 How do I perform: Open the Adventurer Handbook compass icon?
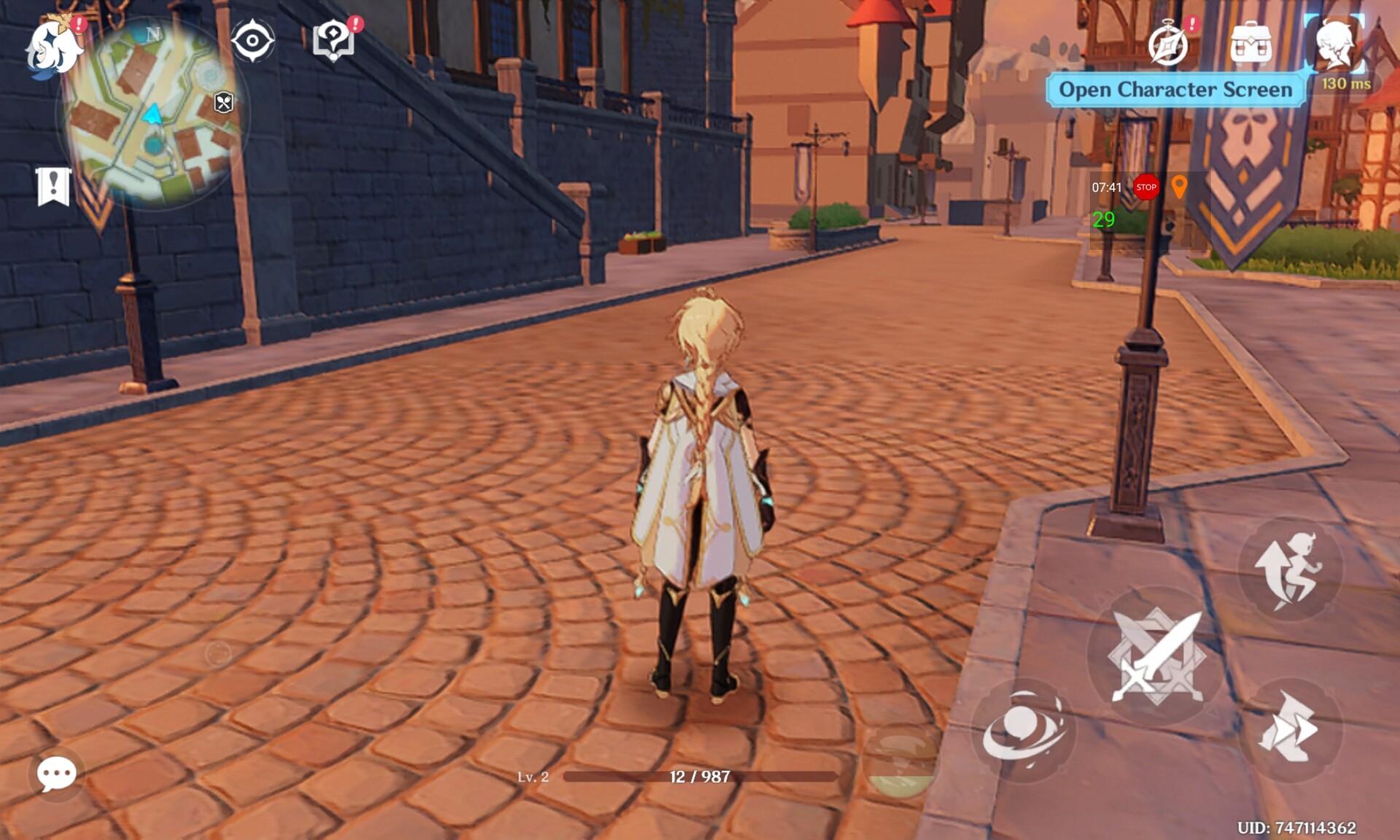click(x=1168, y=44)
